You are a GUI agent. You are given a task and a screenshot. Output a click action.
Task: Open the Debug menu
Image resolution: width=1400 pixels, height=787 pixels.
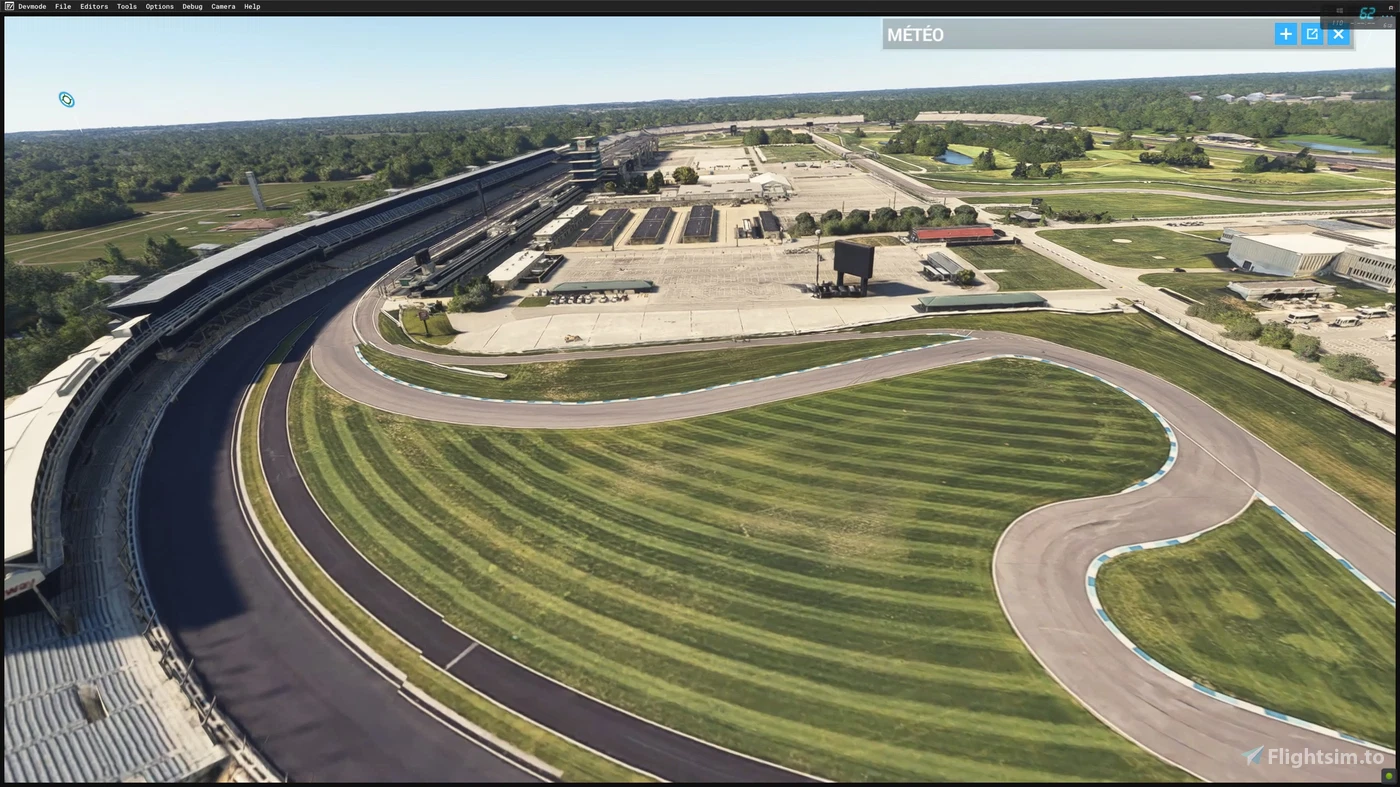click(x=191, y=6)
